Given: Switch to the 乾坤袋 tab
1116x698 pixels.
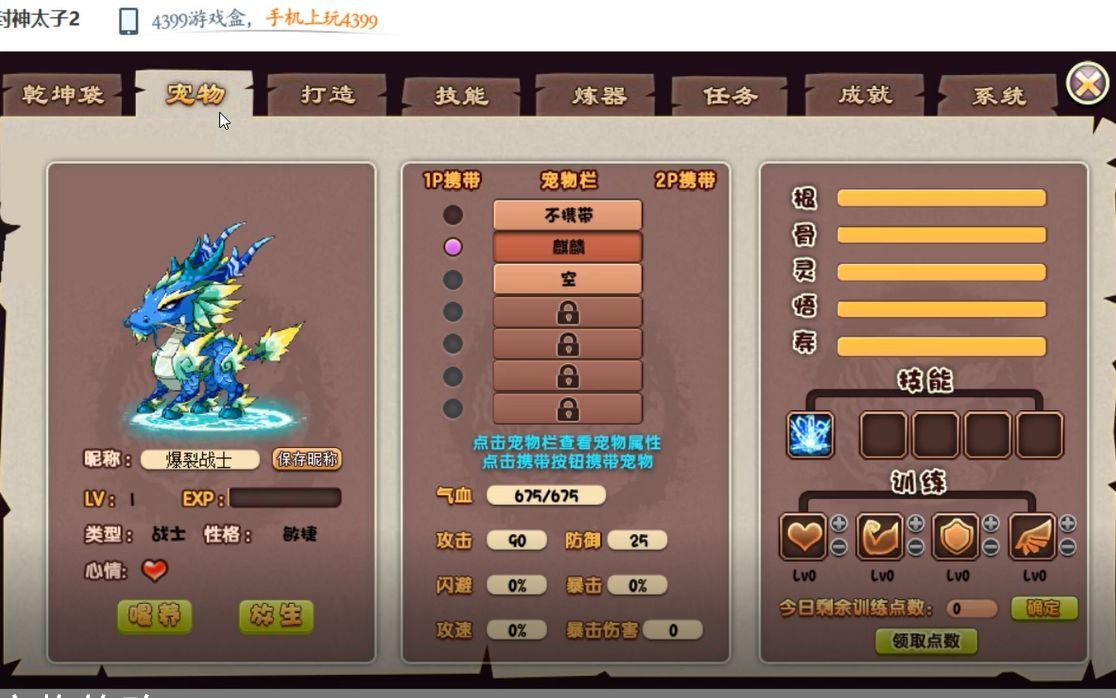Looking at the screenshot, I should click(x=62, y=96).
